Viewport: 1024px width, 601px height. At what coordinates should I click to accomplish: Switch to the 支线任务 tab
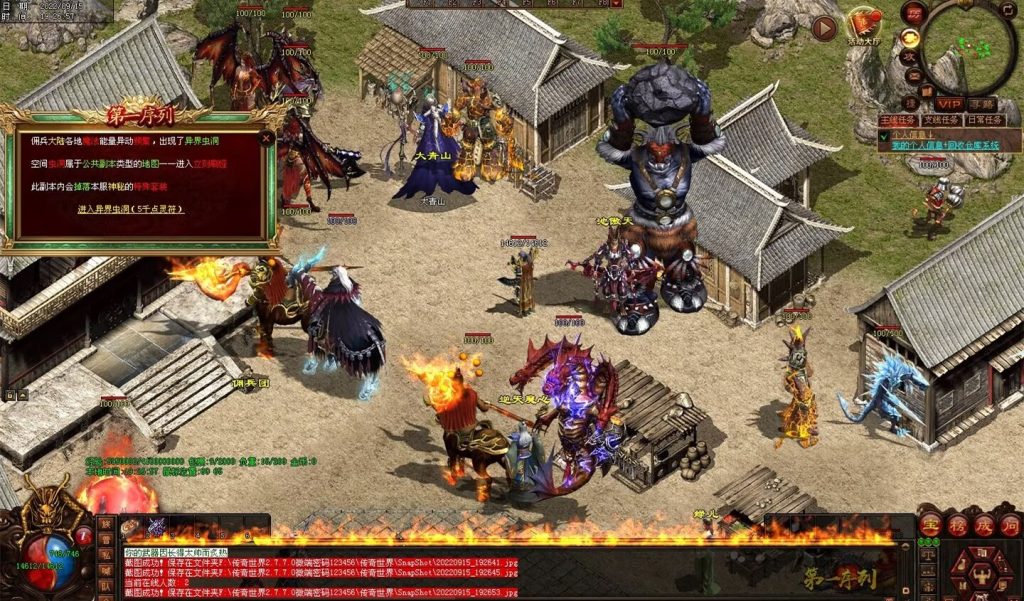point(943,120)
